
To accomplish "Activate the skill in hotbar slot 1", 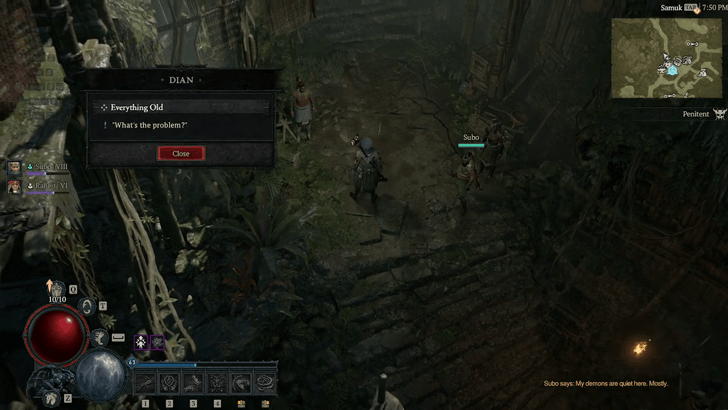I will tap(145, 382).
